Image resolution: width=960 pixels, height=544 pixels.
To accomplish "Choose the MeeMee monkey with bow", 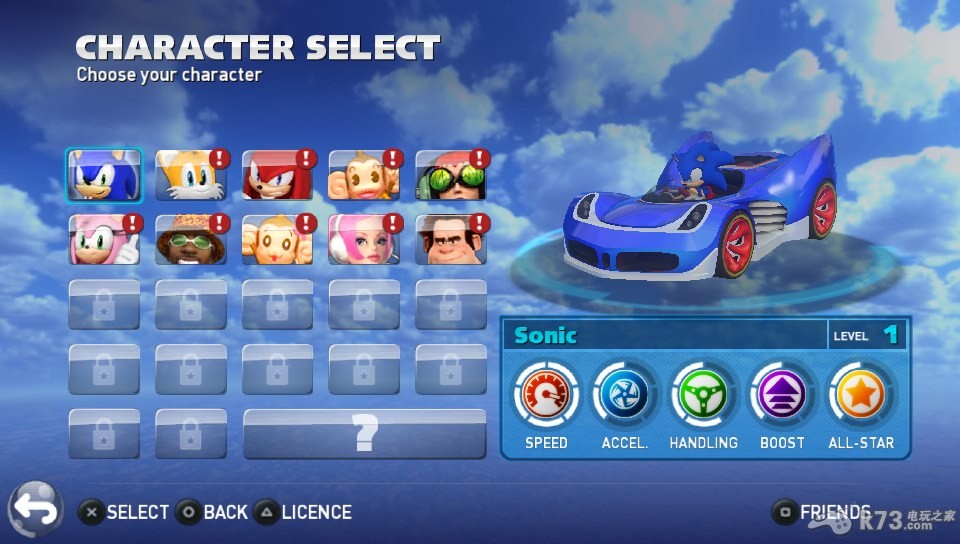I will click(x=278, y=240).
